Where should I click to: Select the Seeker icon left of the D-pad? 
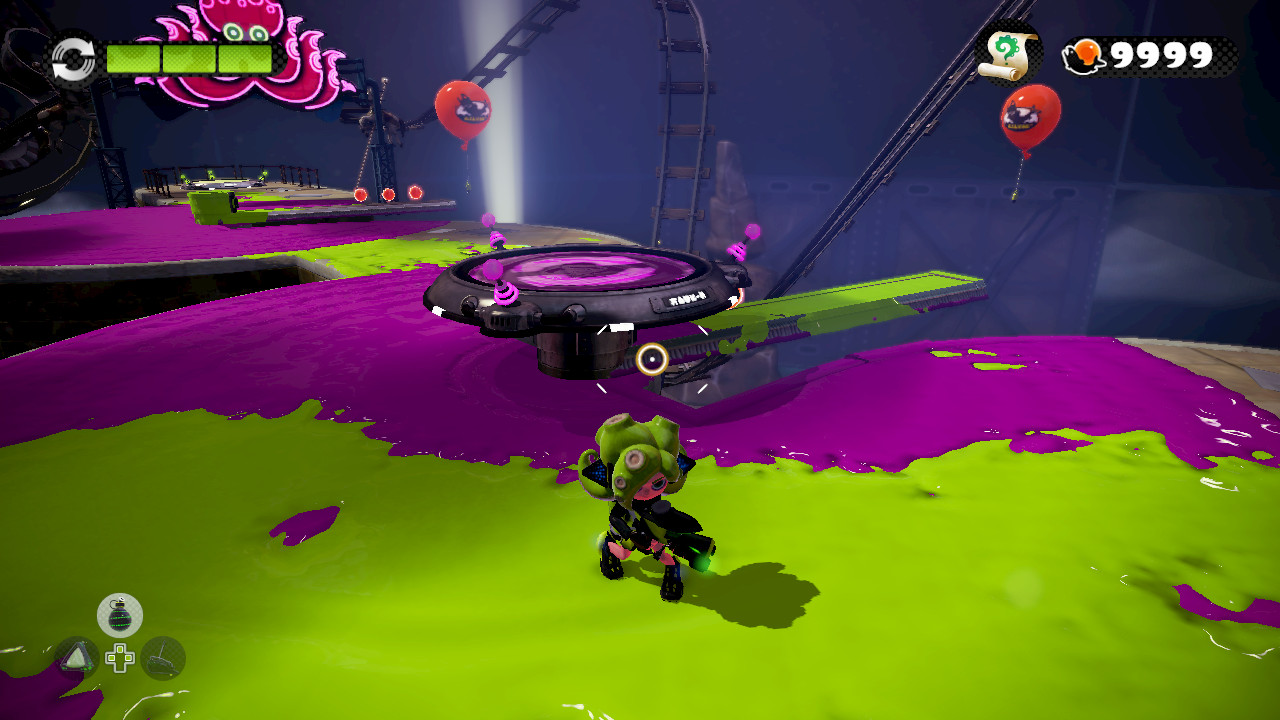pos(78,658)
